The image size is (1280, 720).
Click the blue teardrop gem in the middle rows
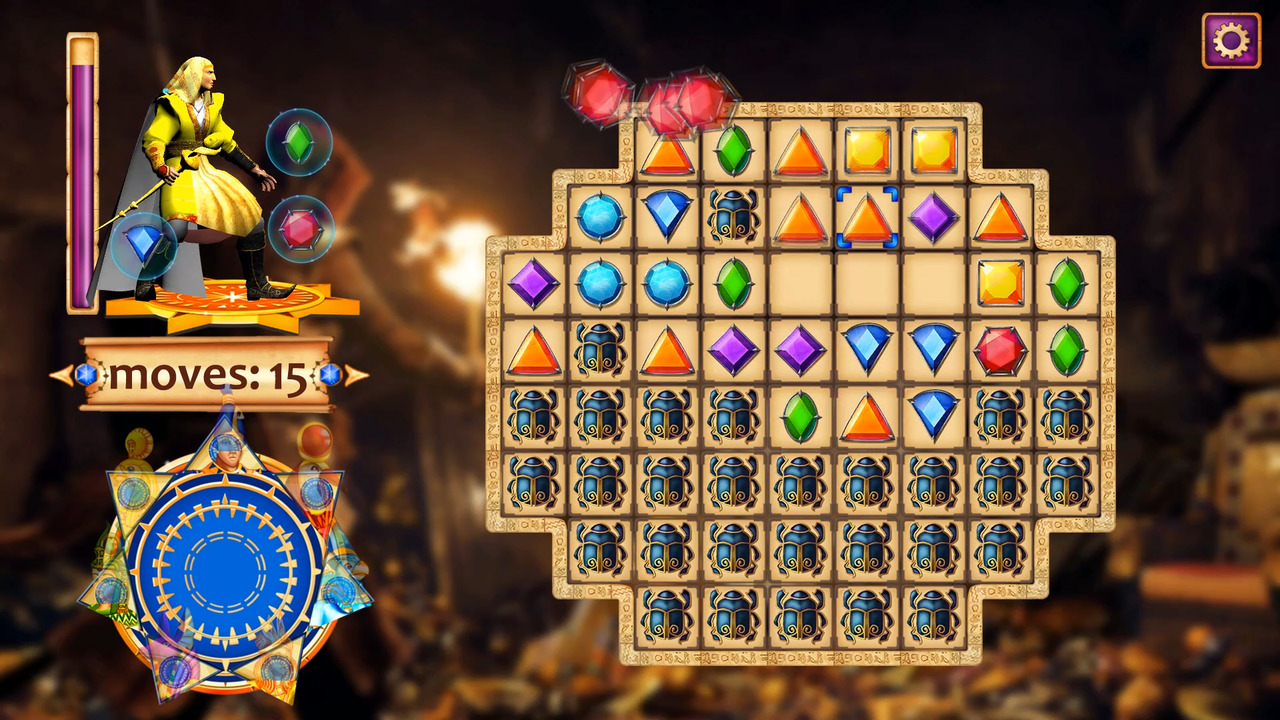[x=867, y=348]
